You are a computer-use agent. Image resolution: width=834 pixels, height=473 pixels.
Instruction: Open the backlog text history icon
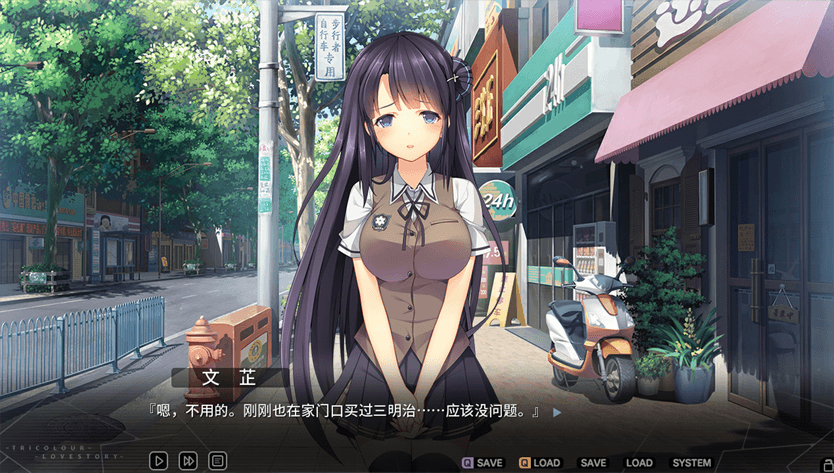tap(217, 461)
